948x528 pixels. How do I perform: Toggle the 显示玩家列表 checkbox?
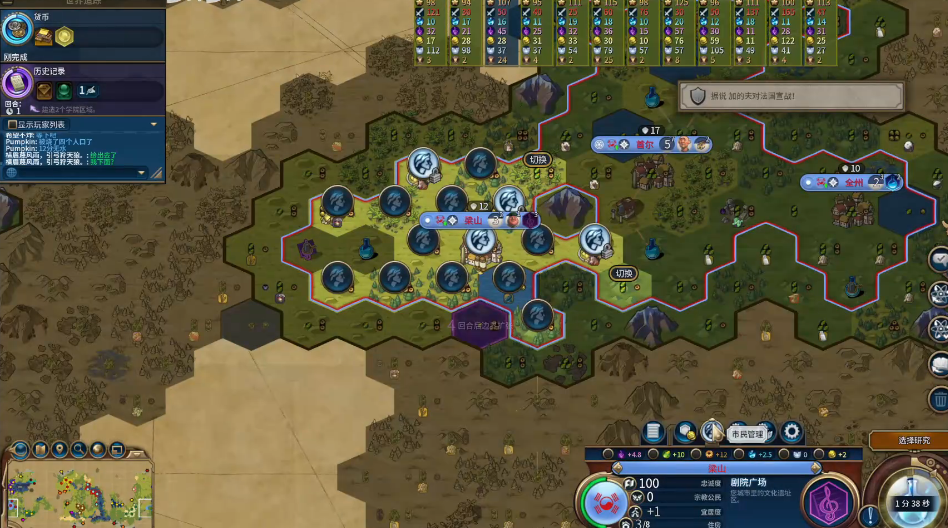point(12,124)
